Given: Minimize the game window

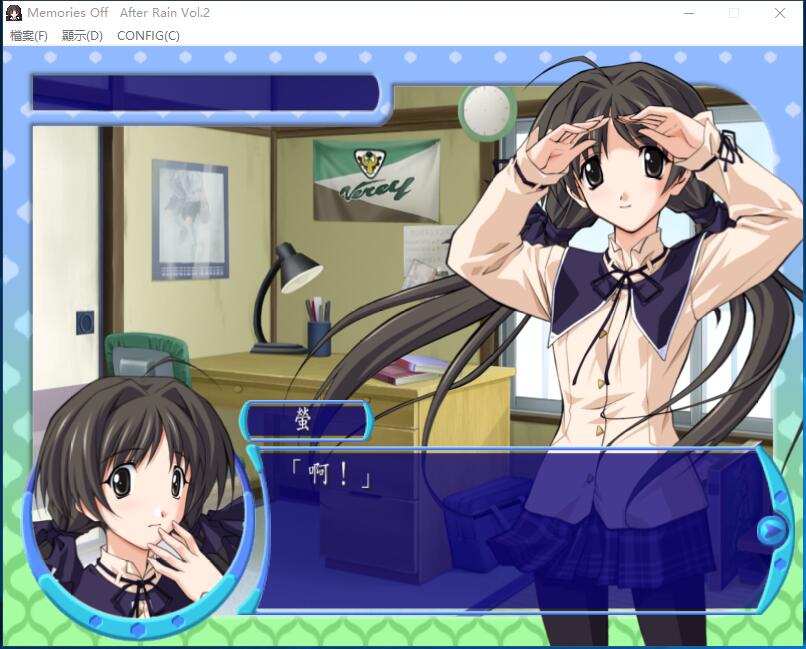Looking at the screenshot, I should [x=689, y=13].
